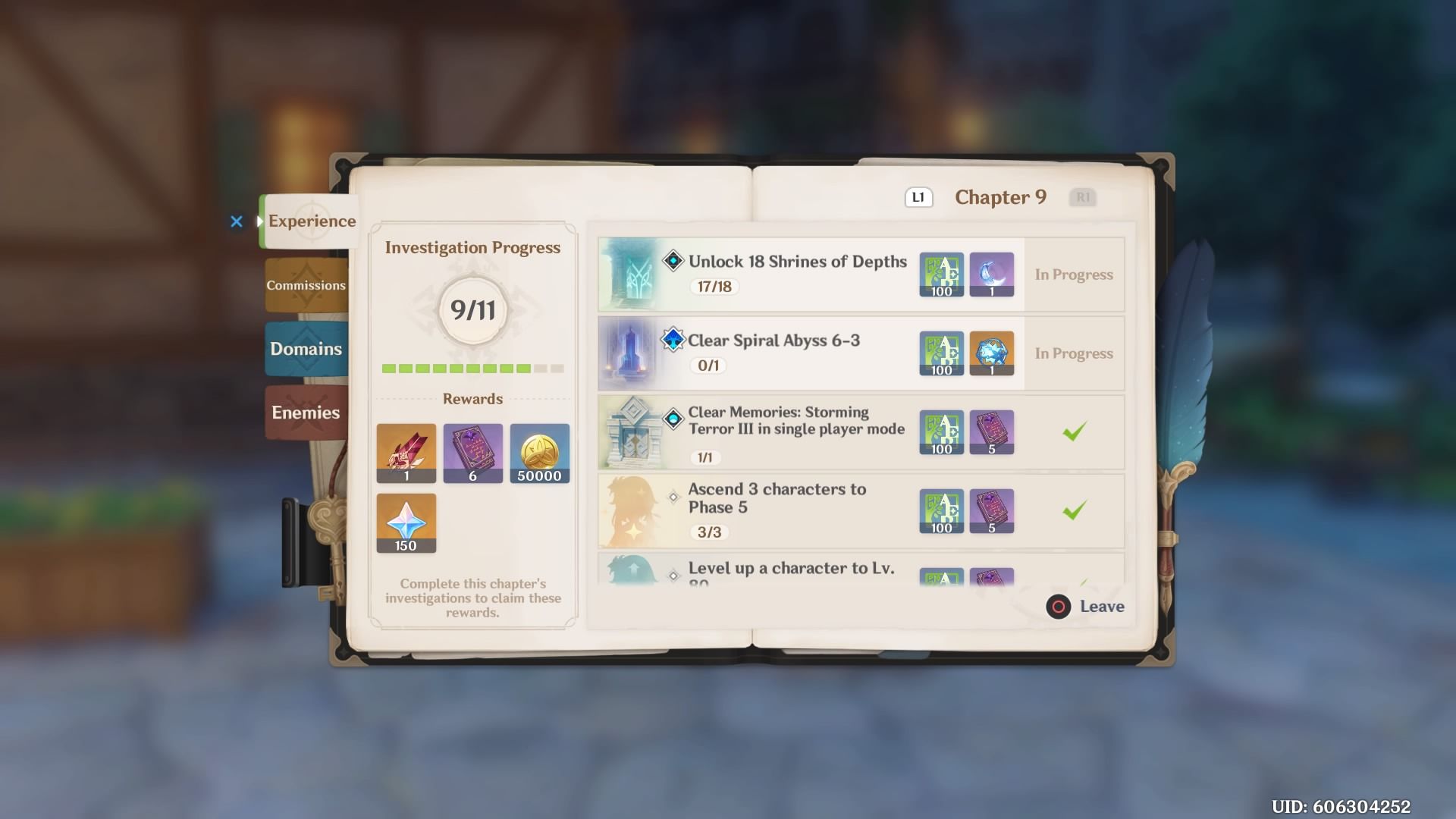Select the moon-shaped reward beside Shrines task
1456x819 pixels.
(x=992, y=275)
